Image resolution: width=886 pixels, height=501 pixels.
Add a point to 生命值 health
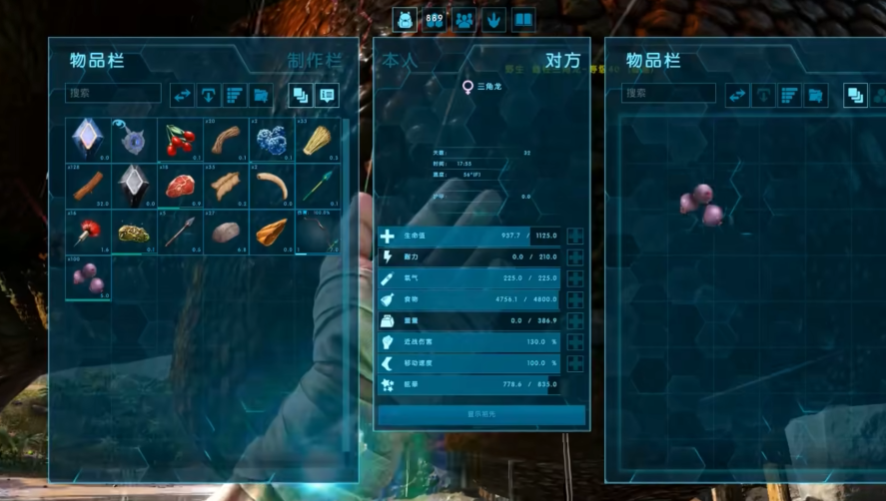575,237
